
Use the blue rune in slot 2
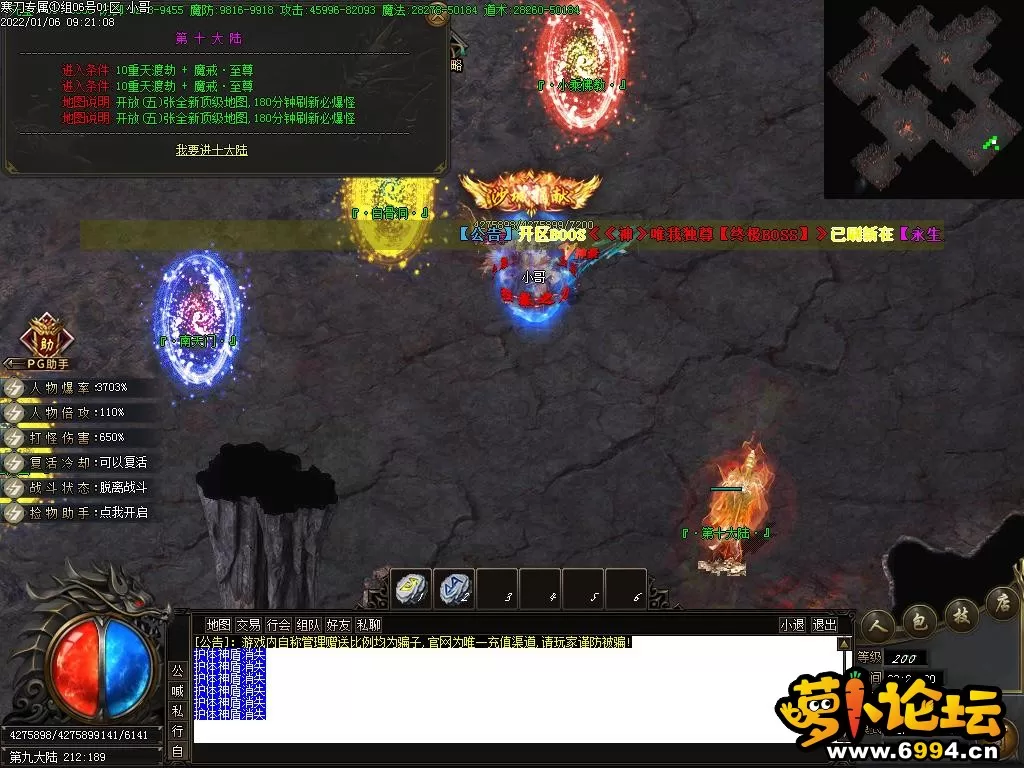coord(455,588)
